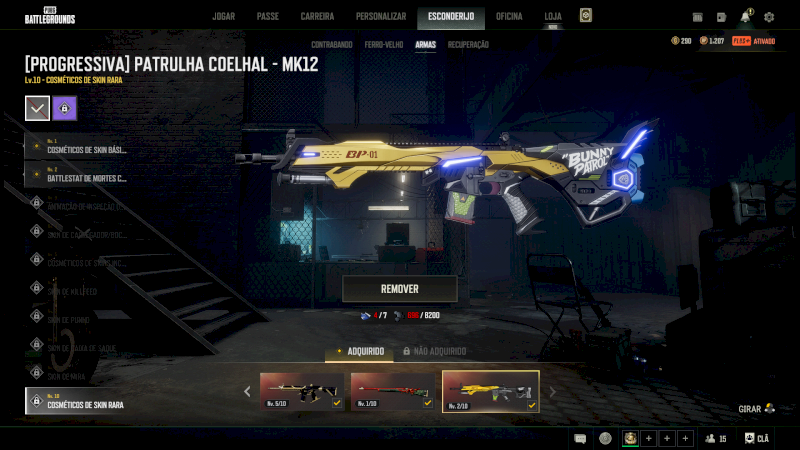Screen dimensions: 800x450
Task: Open the notifications bell
Action: [x=745, y=17]
